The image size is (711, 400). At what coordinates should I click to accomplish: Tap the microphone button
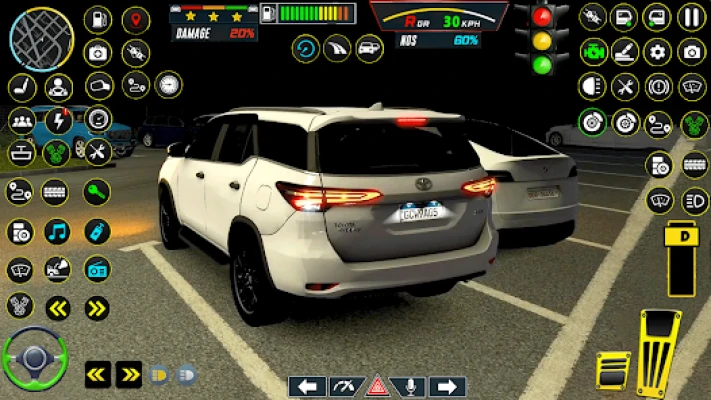[412, 386]
